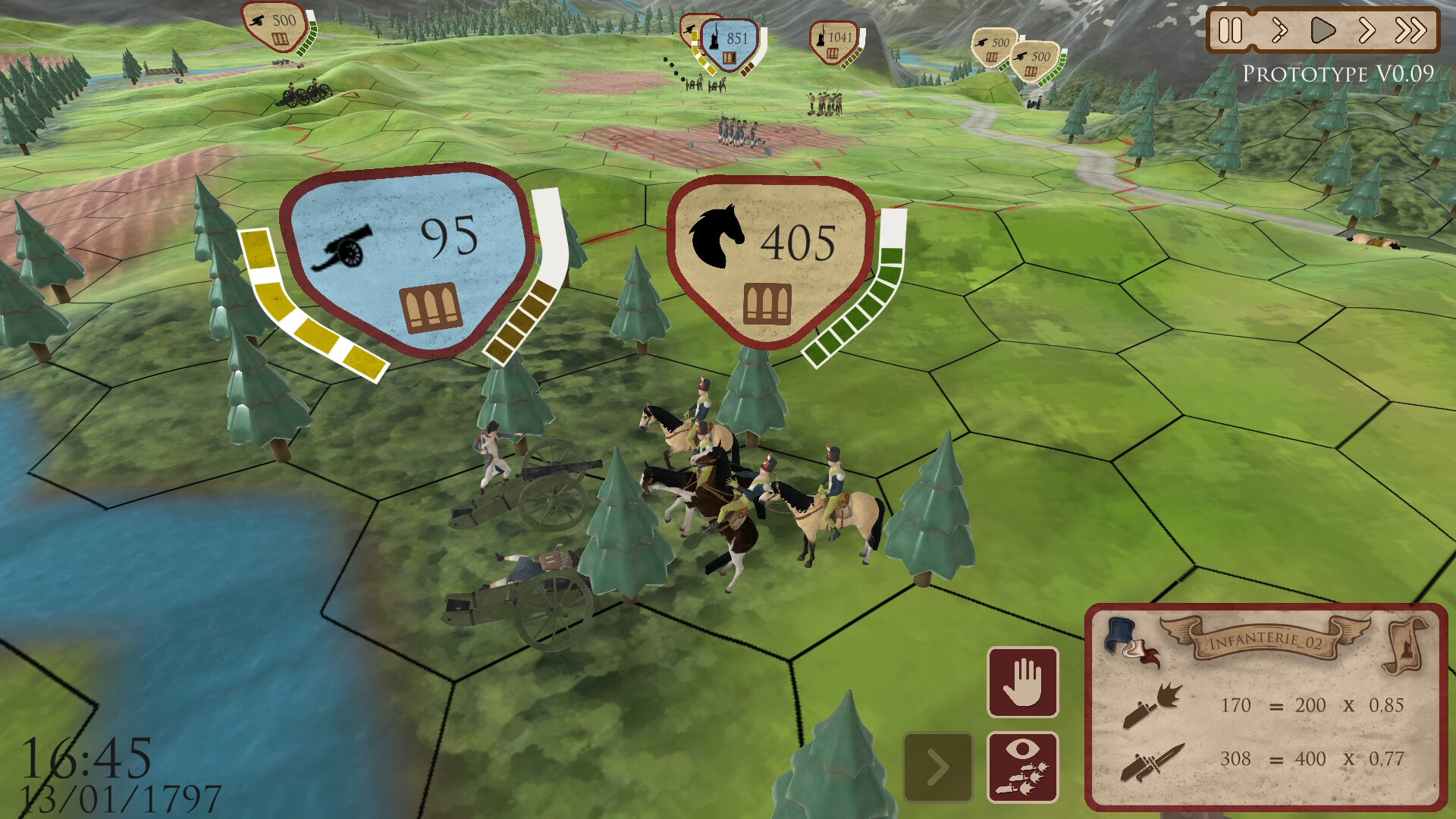
Task: Click the French flag icon in unit panel
Action: (1130, 642)
